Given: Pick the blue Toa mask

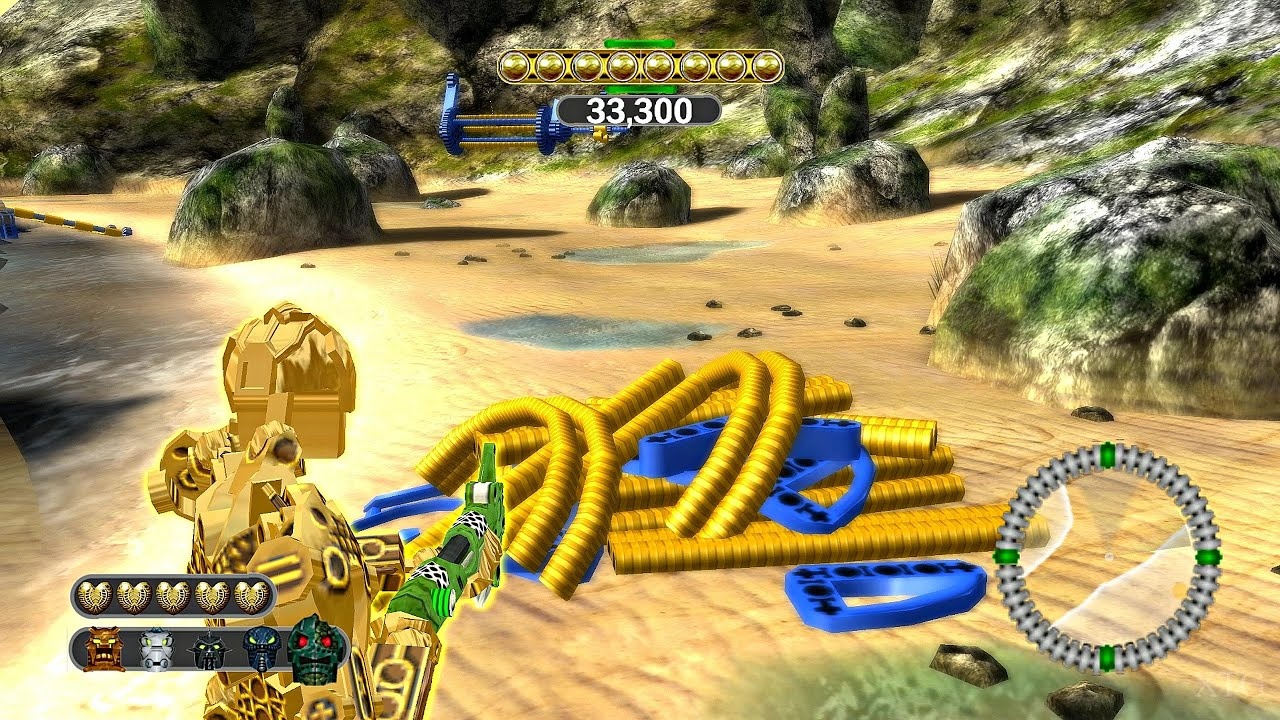Looking at the screenshot, I should [262, 649].
